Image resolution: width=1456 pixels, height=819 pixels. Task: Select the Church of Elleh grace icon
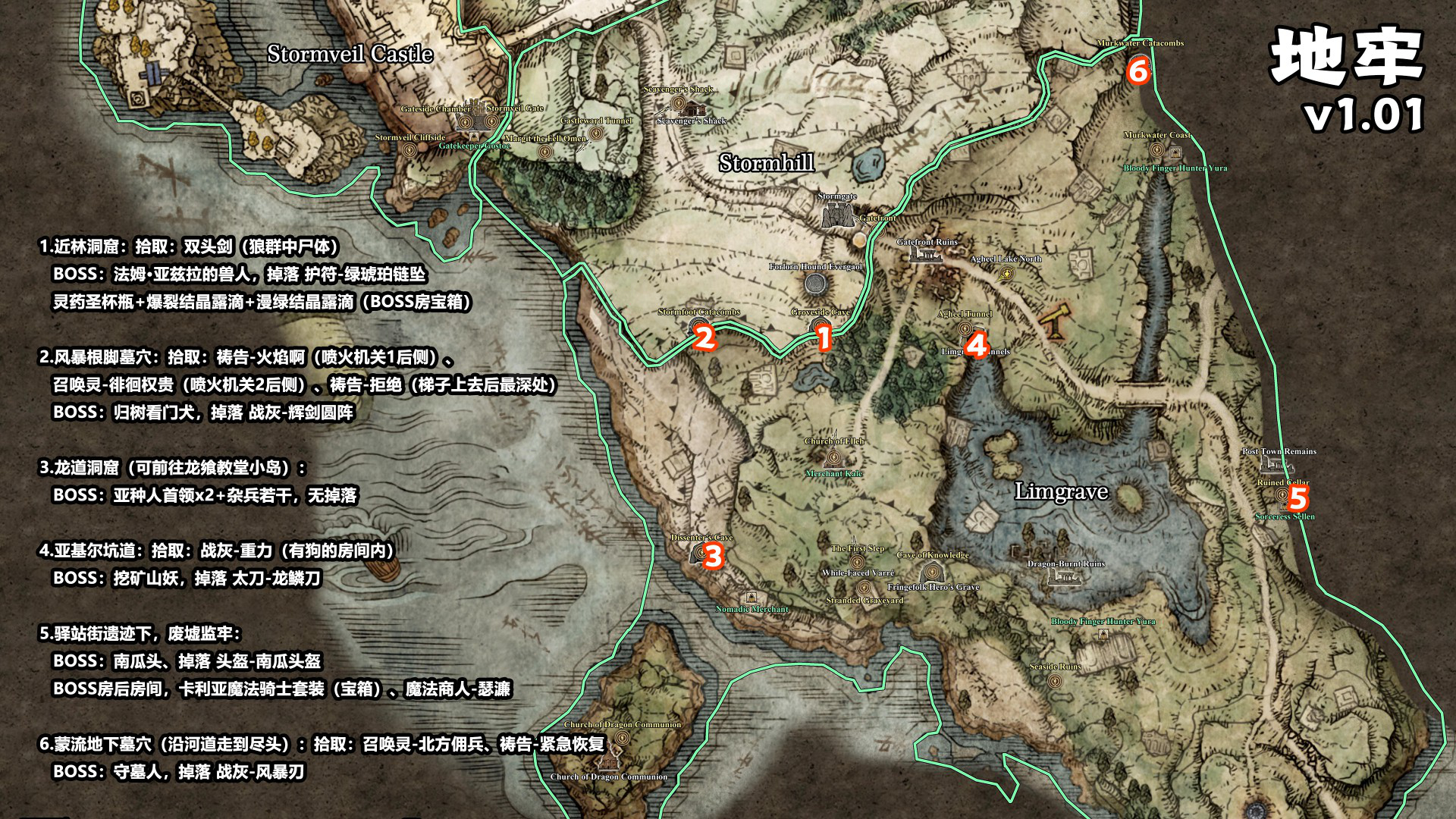click(x=833, y=457)
